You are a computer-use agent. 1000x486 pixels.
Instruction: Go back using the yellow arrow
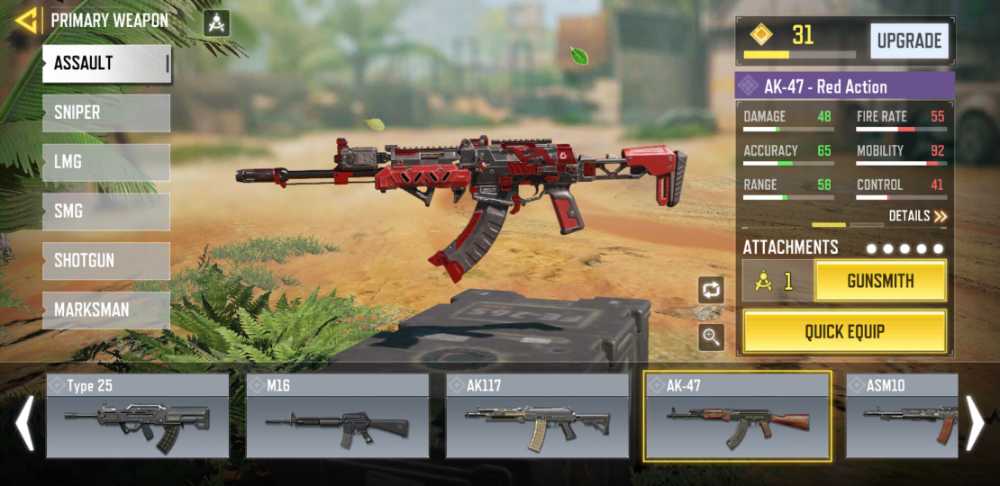(x=26, y=20)
